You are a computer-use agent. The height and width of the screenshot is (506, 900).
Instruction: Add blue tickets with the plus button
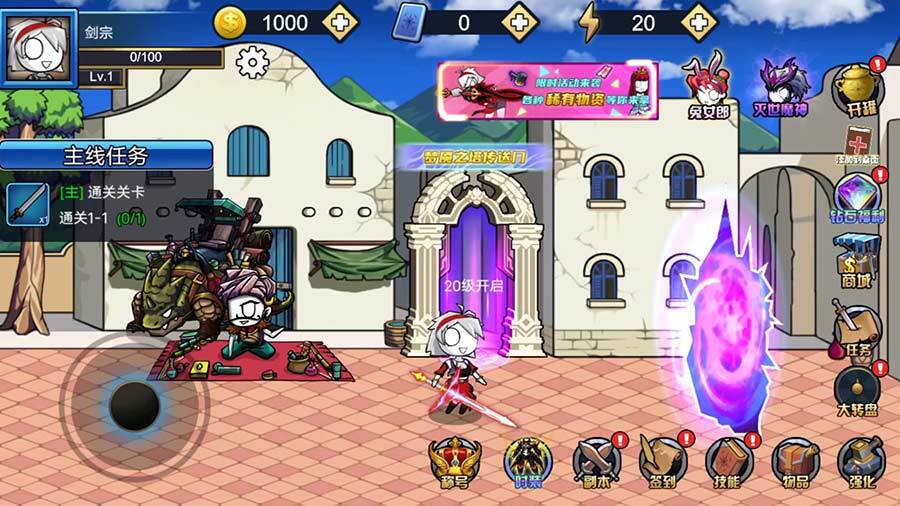point(520,21)
